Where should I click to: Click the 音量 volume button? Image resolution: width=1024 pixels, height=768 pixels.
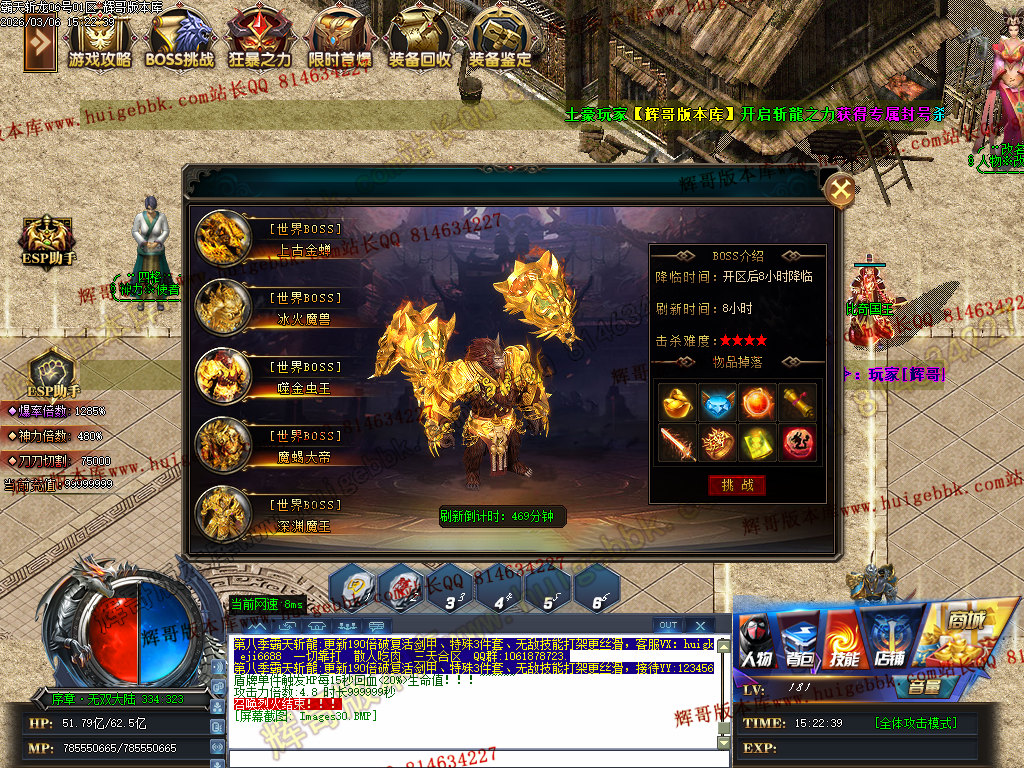click(x=923, y=687)
